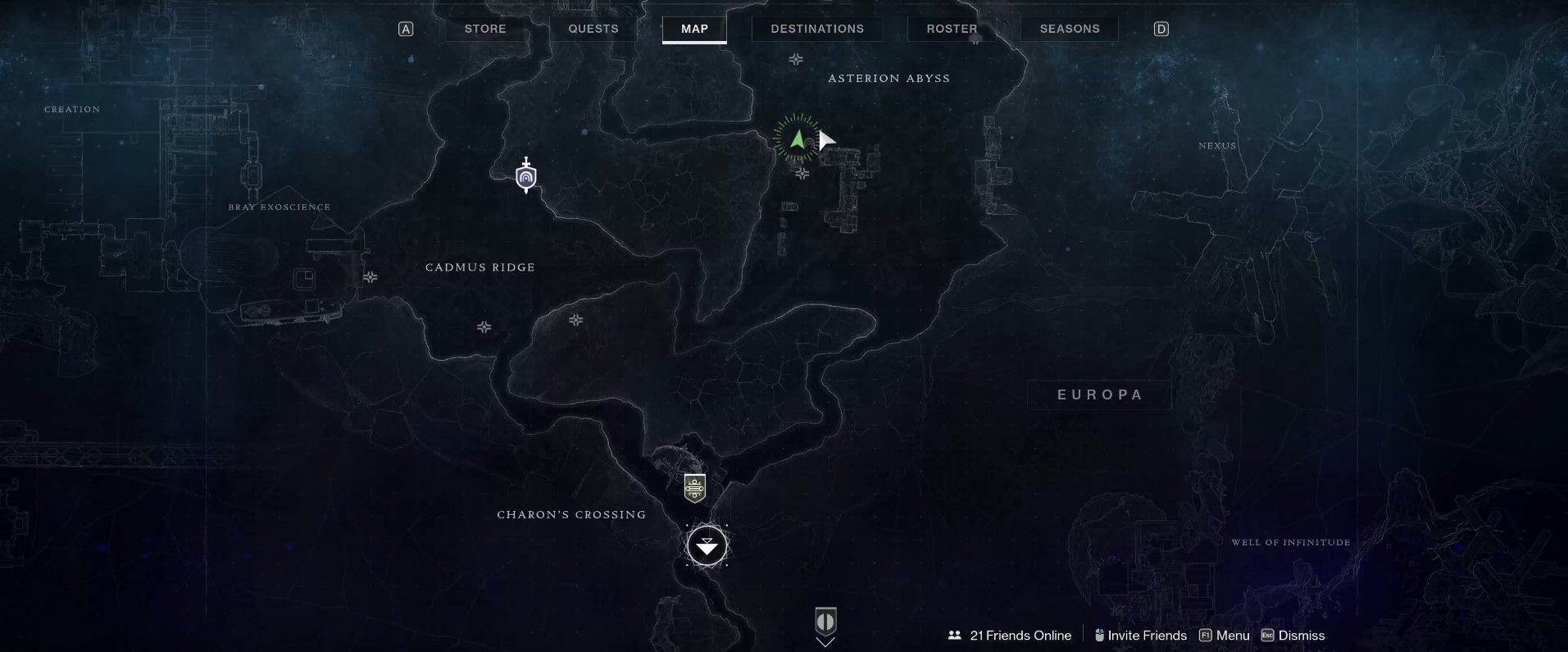1568x652 pixels.
Task: Open the Roster tab
Action: [952, 28]
